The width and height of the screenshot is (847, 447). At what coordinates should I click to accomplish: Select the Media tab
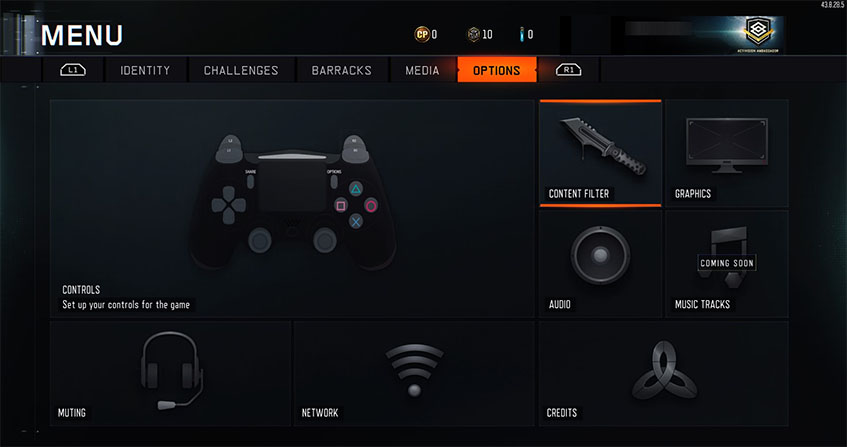click(x=422, y=70)
